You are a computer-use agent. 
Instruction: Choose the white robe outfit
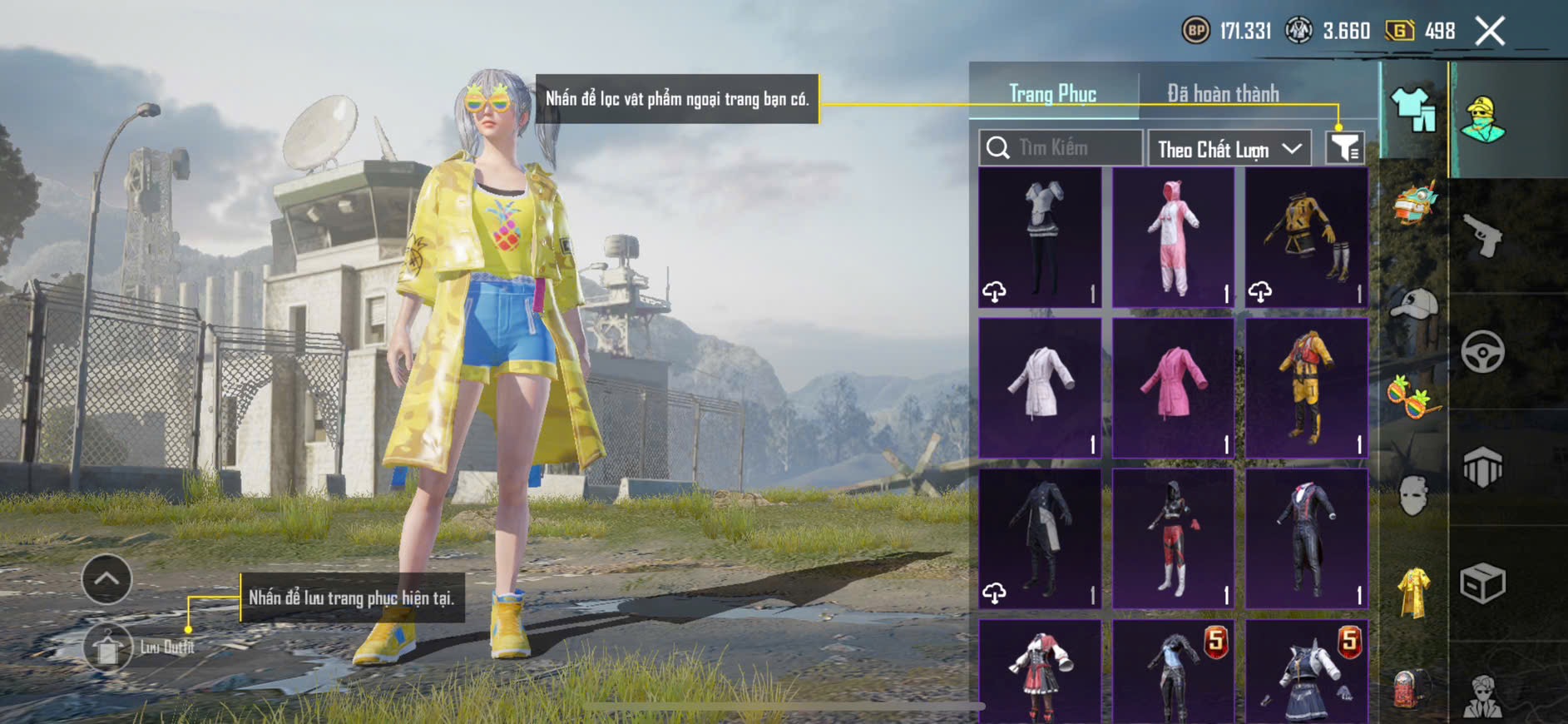[1040, 388]
